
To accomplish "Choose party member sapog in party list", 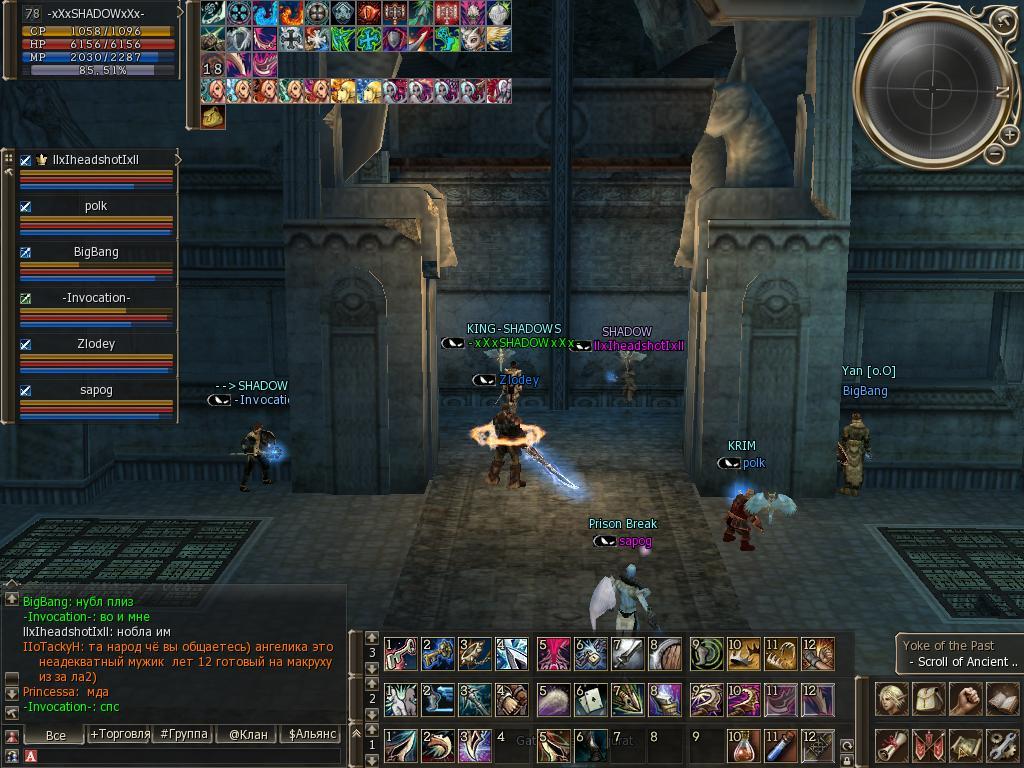I will (x=96, y=390).
